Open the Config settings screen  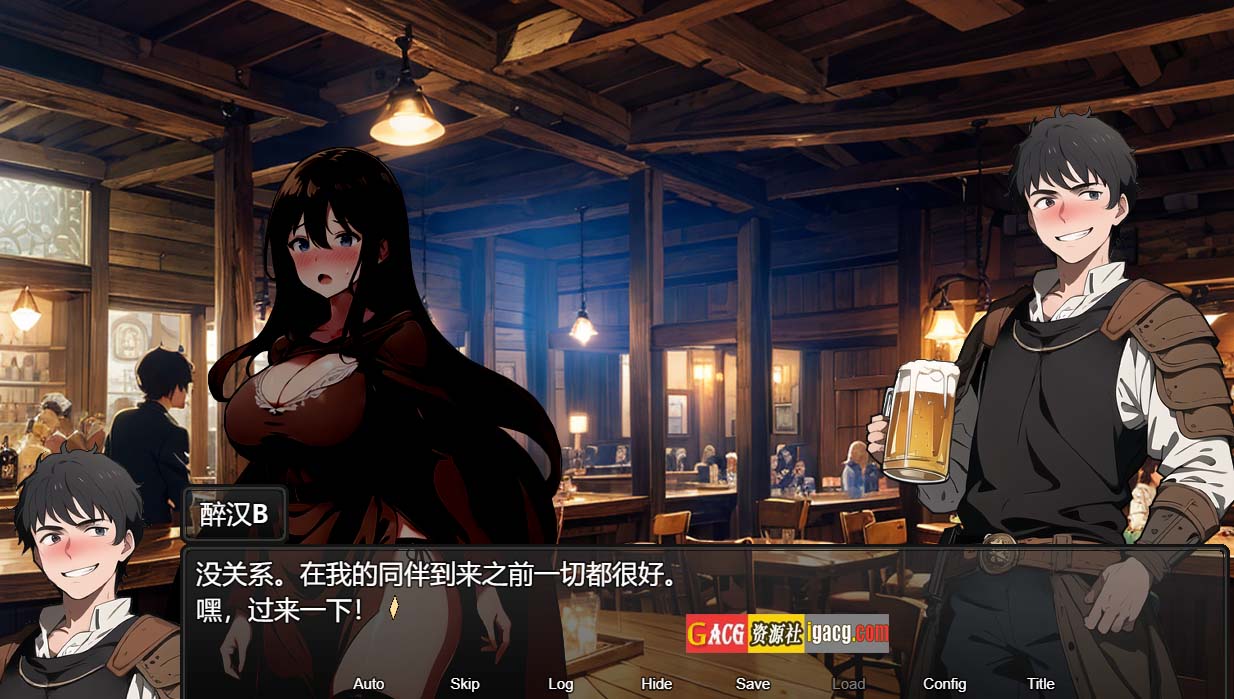[944, 684]
